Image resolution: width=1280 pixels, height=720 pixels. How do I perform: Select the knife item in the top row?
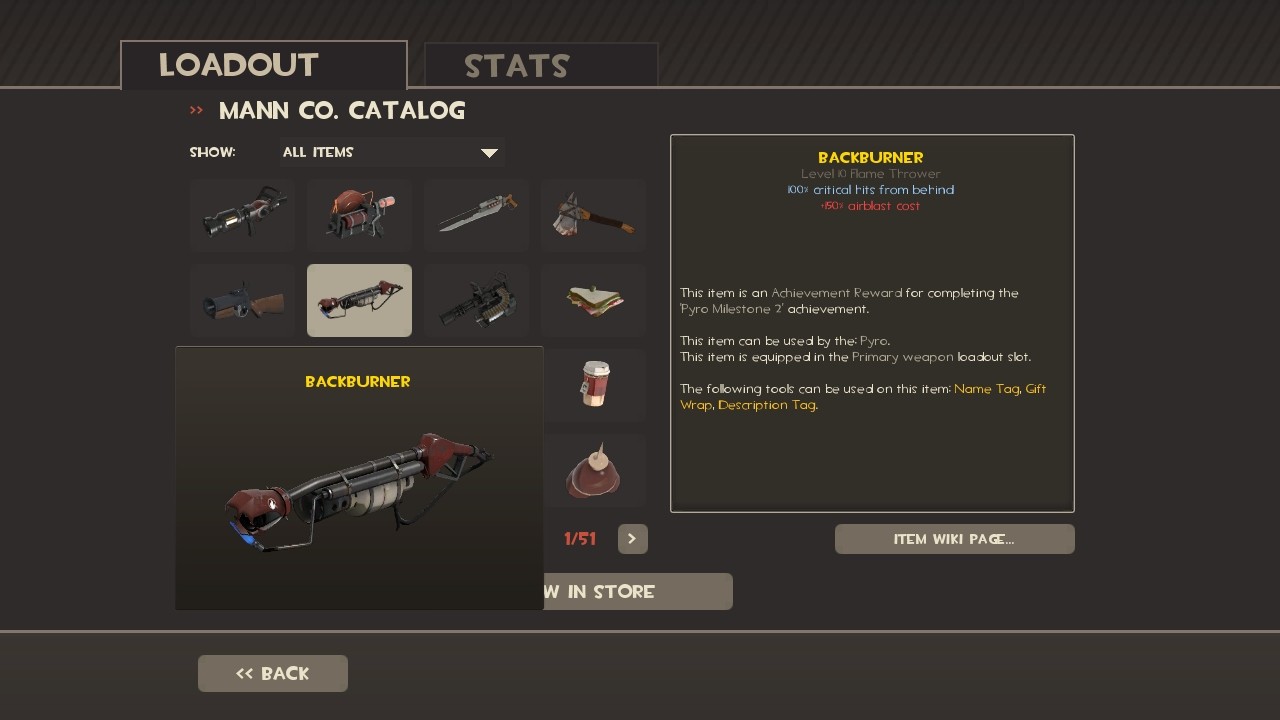point(476,214)
